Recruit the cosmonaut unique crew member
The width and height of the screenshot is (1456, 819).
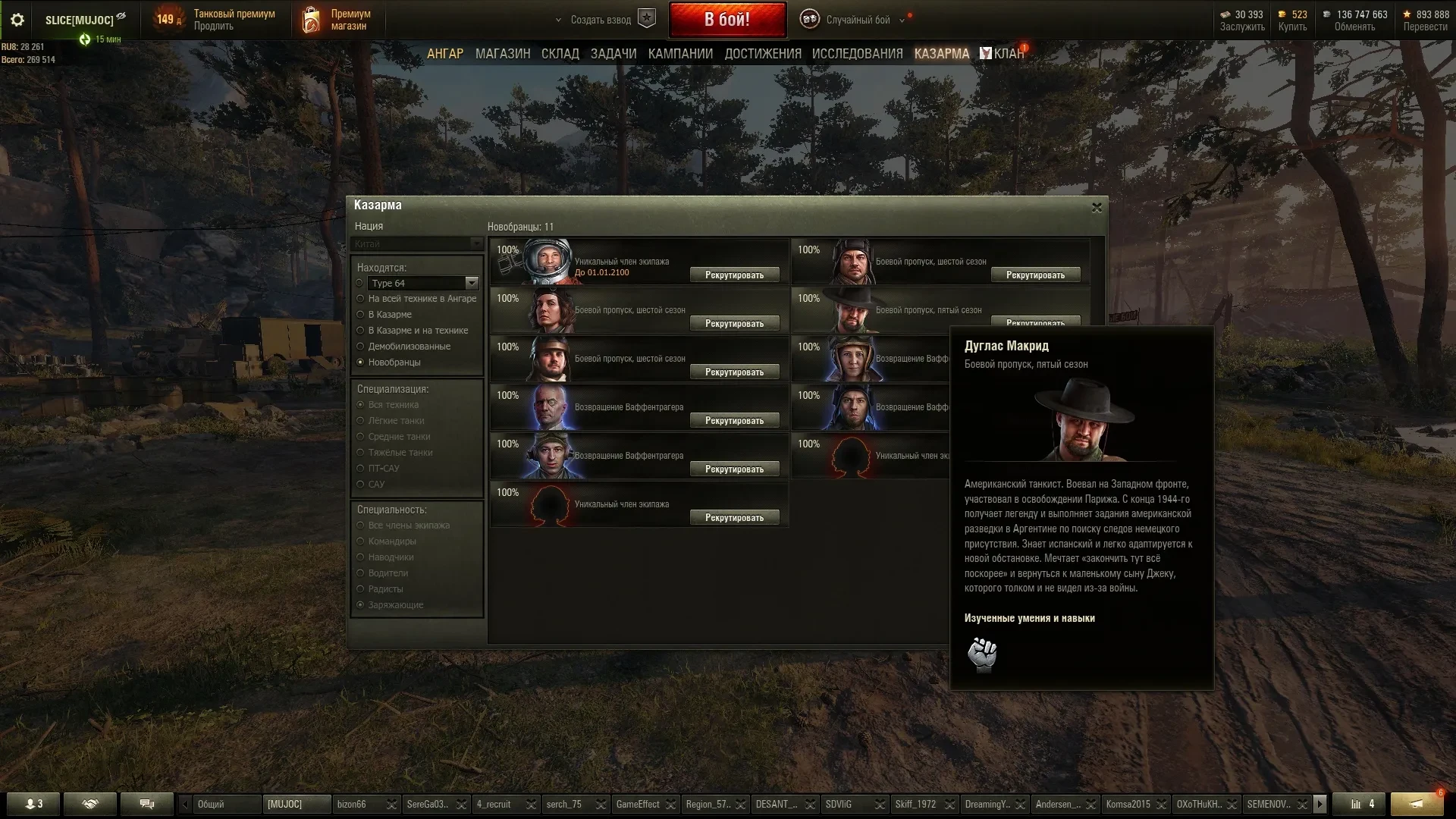click(734, 275)
